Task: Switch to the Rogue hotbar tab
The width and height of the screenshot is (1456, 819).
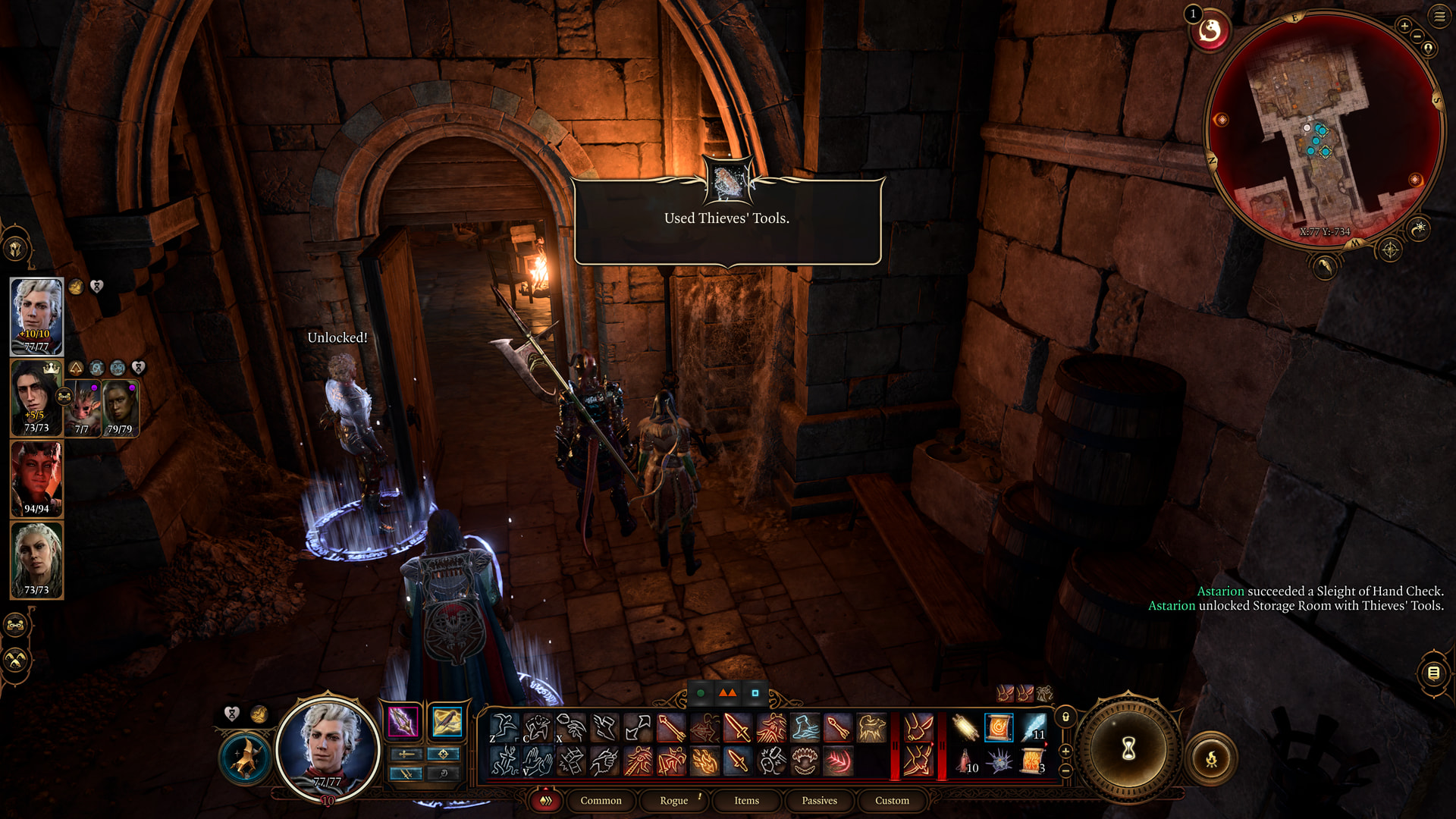Action: [x=673, y=801]
